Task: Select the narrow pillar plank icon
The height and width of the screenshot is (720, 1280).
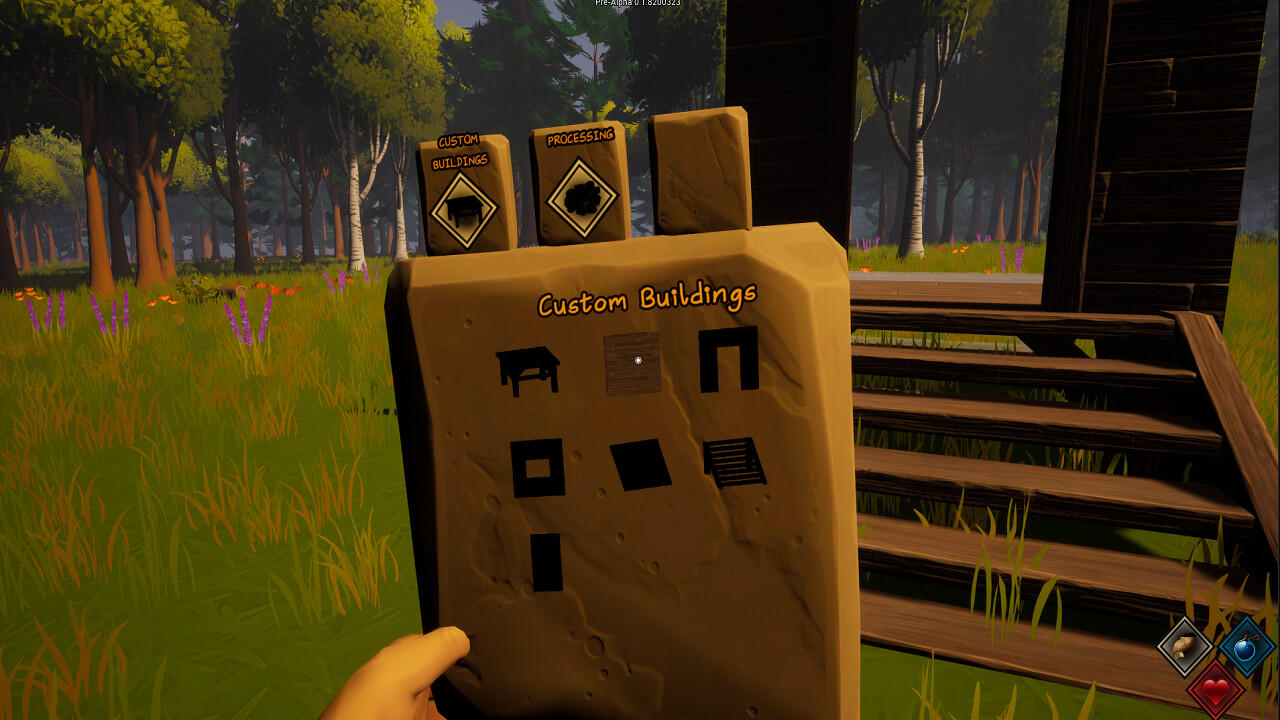Action: [x=547, y=562]
